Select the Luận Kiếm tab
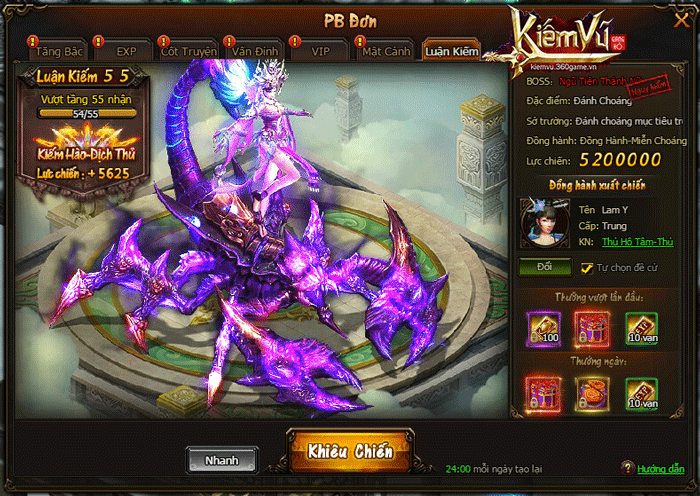 pos(451,51)
